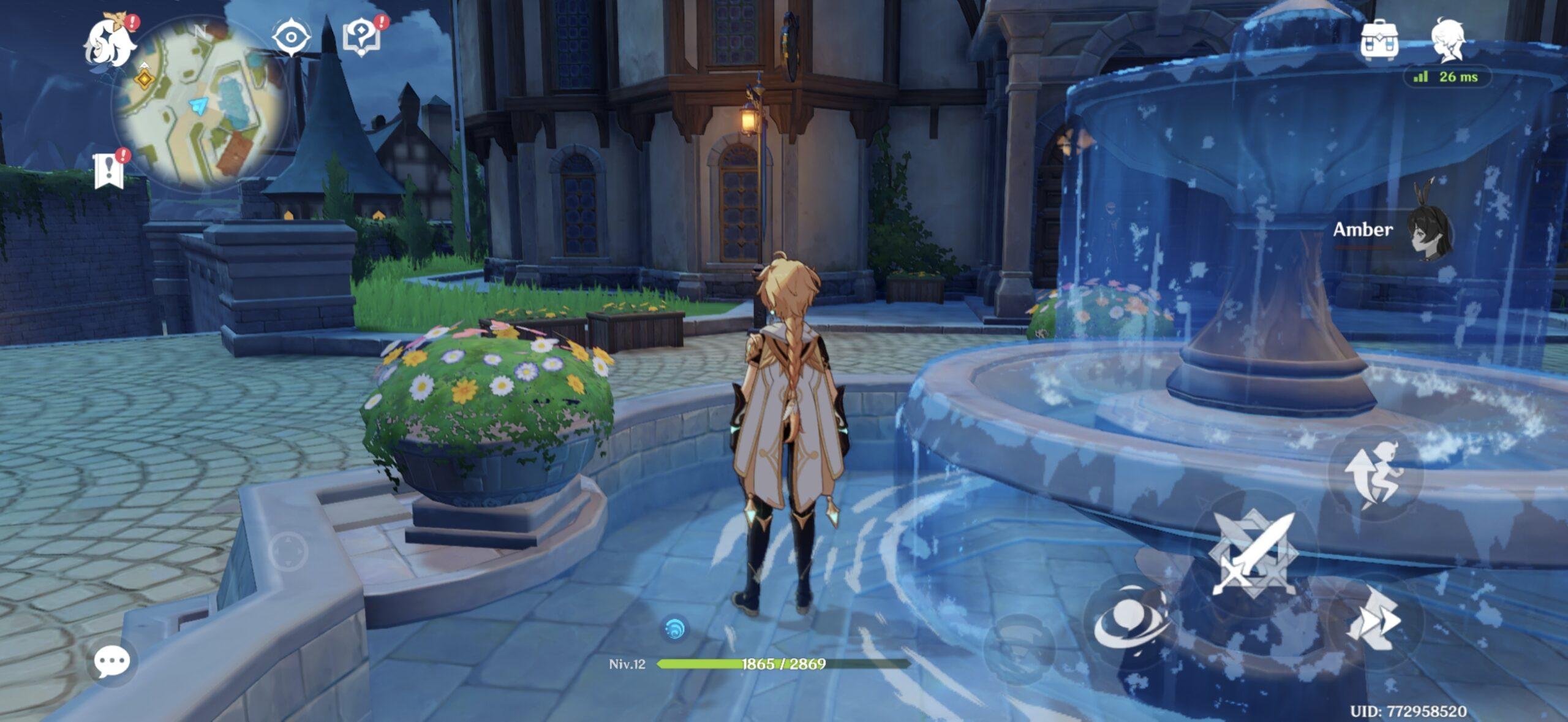
Task: Open the backpack inventory
Action: (x=1379, y=40)
